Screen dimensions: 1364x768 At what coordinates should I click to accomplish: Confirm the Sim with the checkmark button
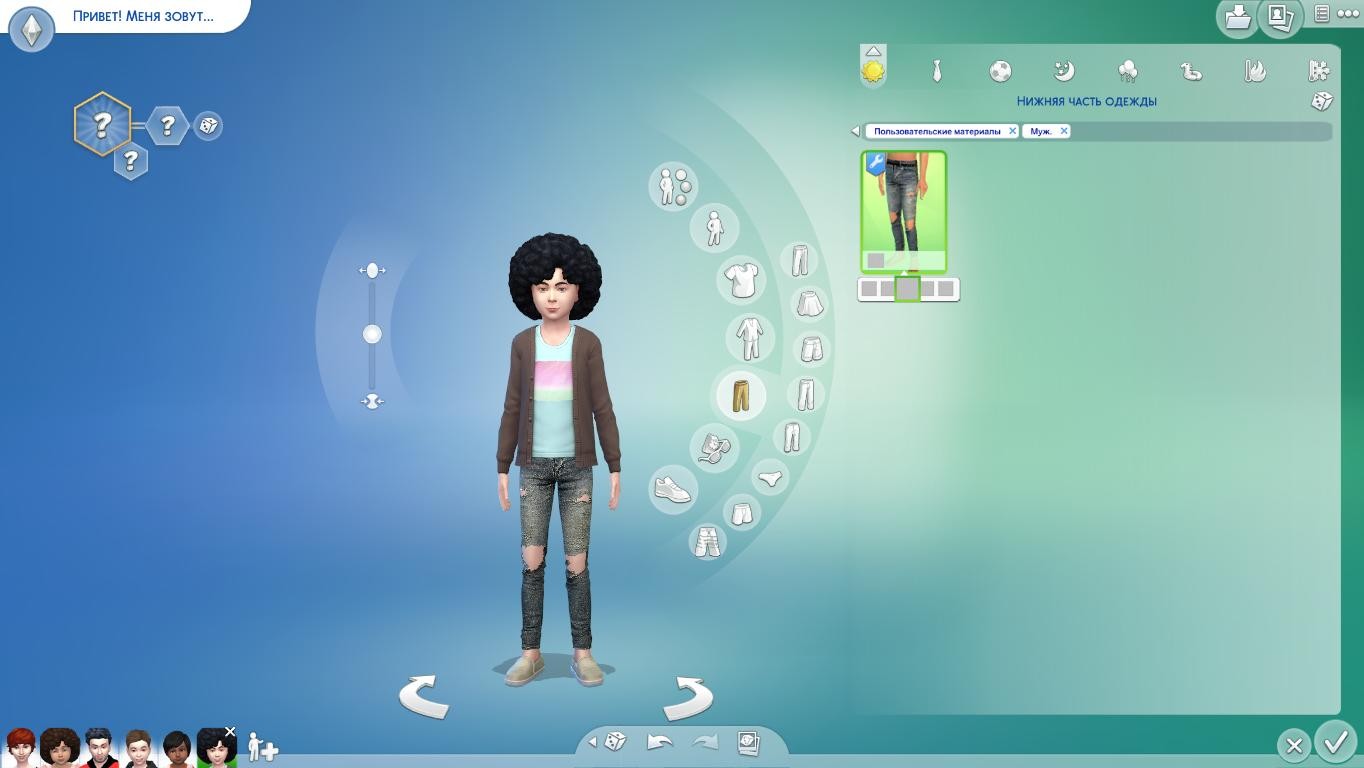point(1335,743)
